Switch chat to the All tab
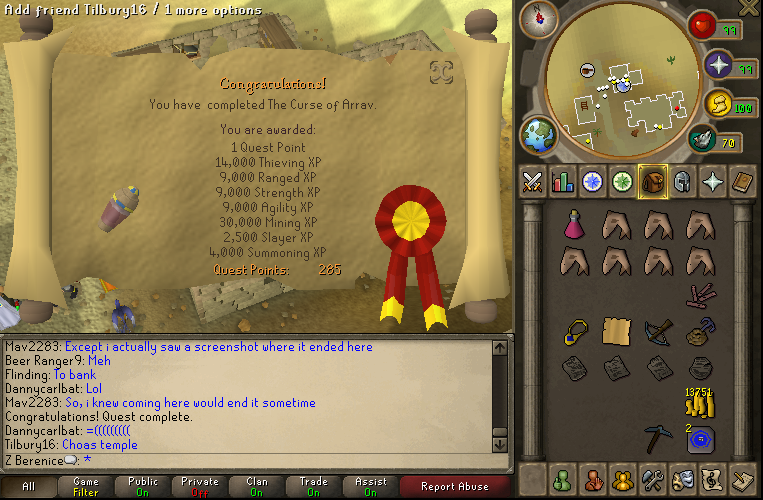The image size is (763, 500). tap(28, 486)
